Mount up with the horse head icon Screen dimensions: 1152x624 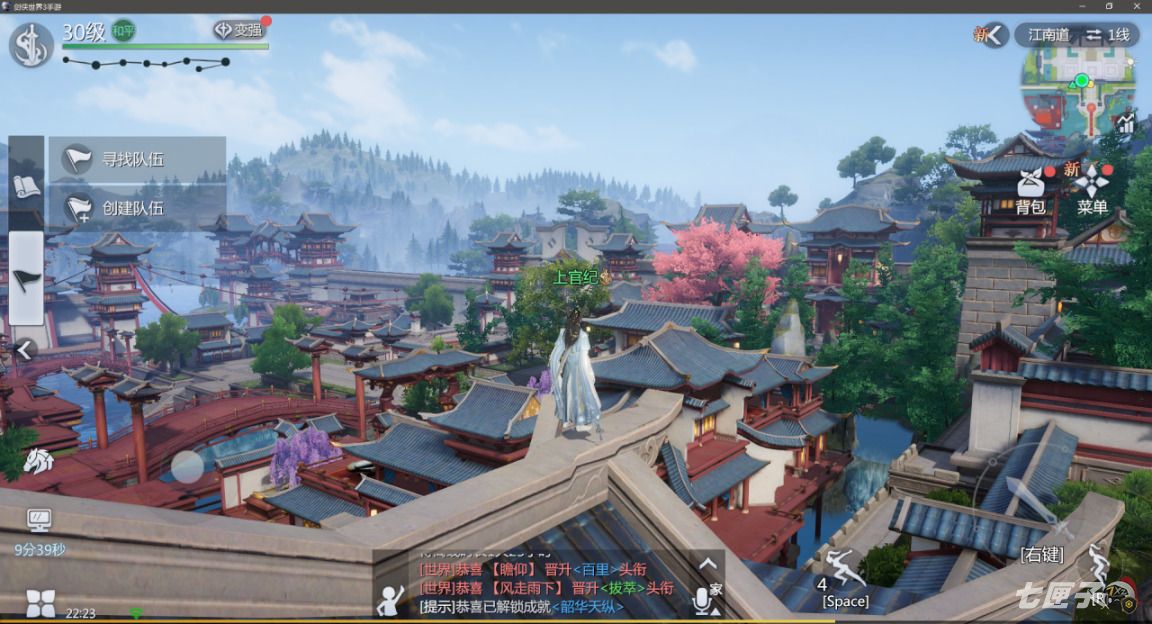[38, 461]
